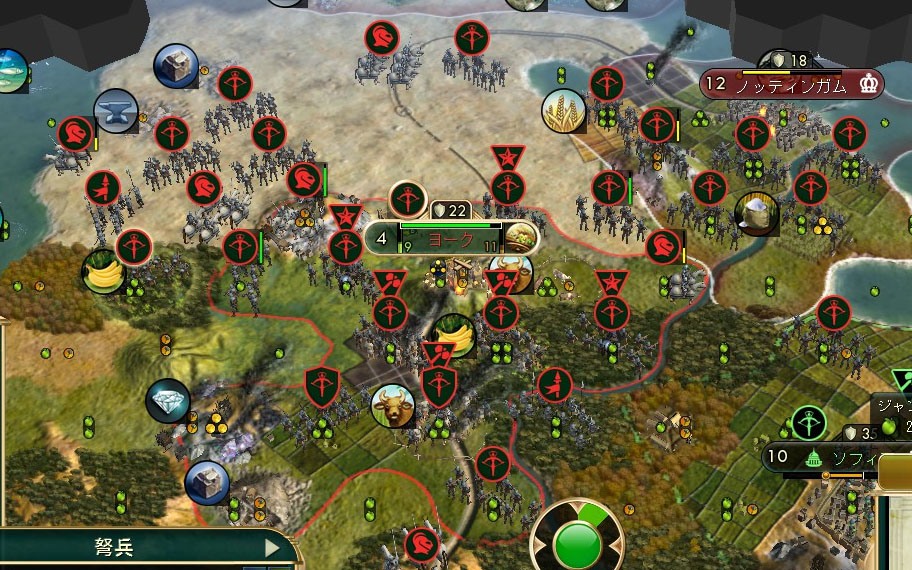This screenshot has height=570, width=912.
Task: Expand the arrow beside the 弩兵 label
Action: click(x=272, y=548)
